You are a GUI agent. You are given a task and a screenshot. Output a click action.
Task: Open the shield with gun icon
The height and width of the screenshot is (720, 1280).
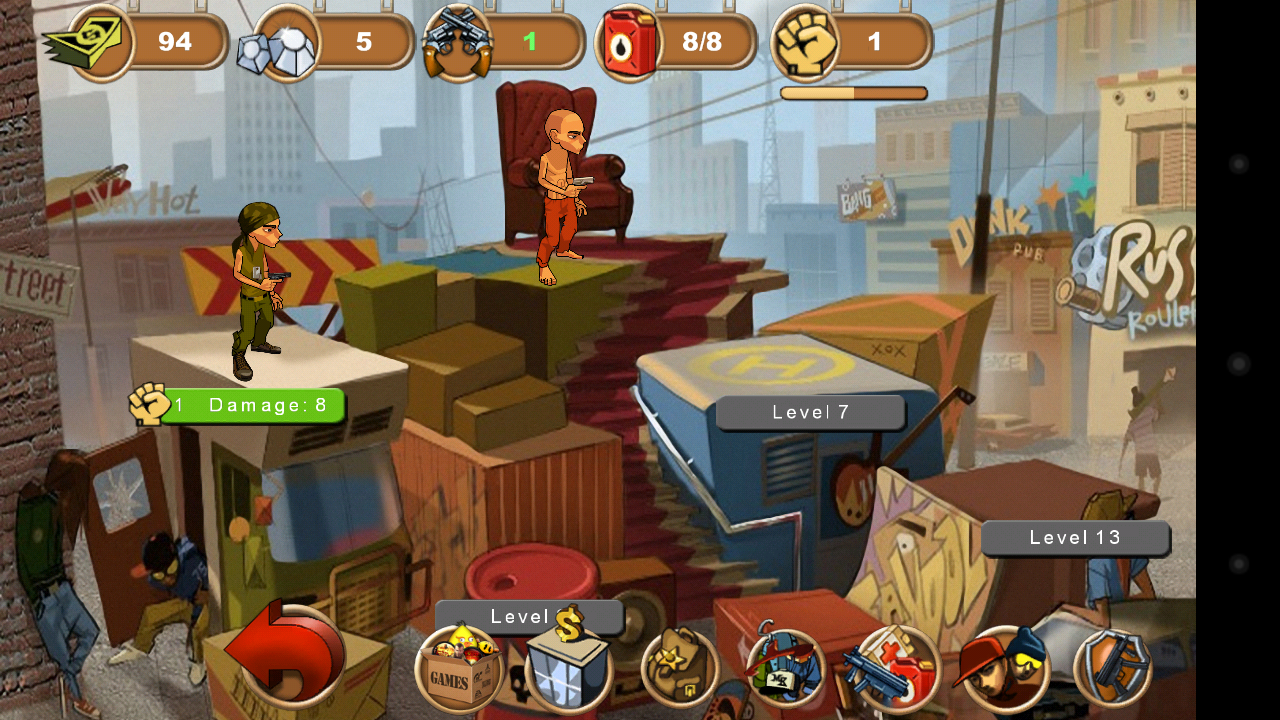click(x=1113, y=668)
